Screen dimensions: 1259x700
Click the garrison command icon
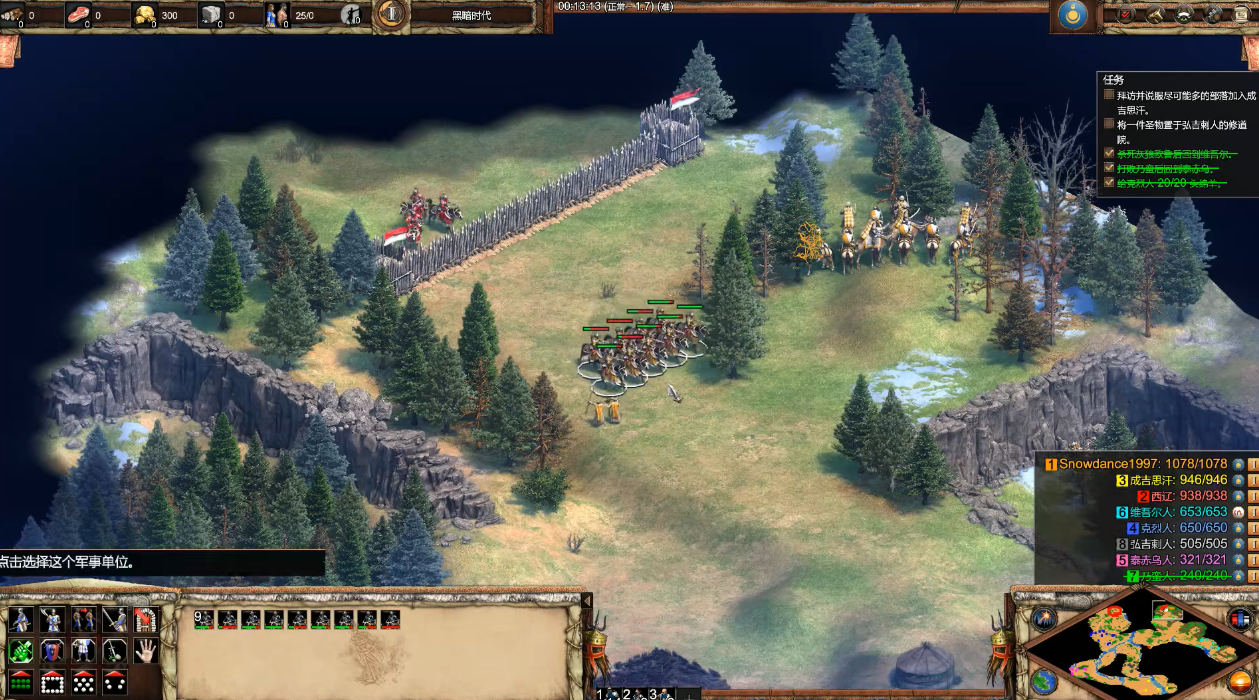[x=145, y=620]
